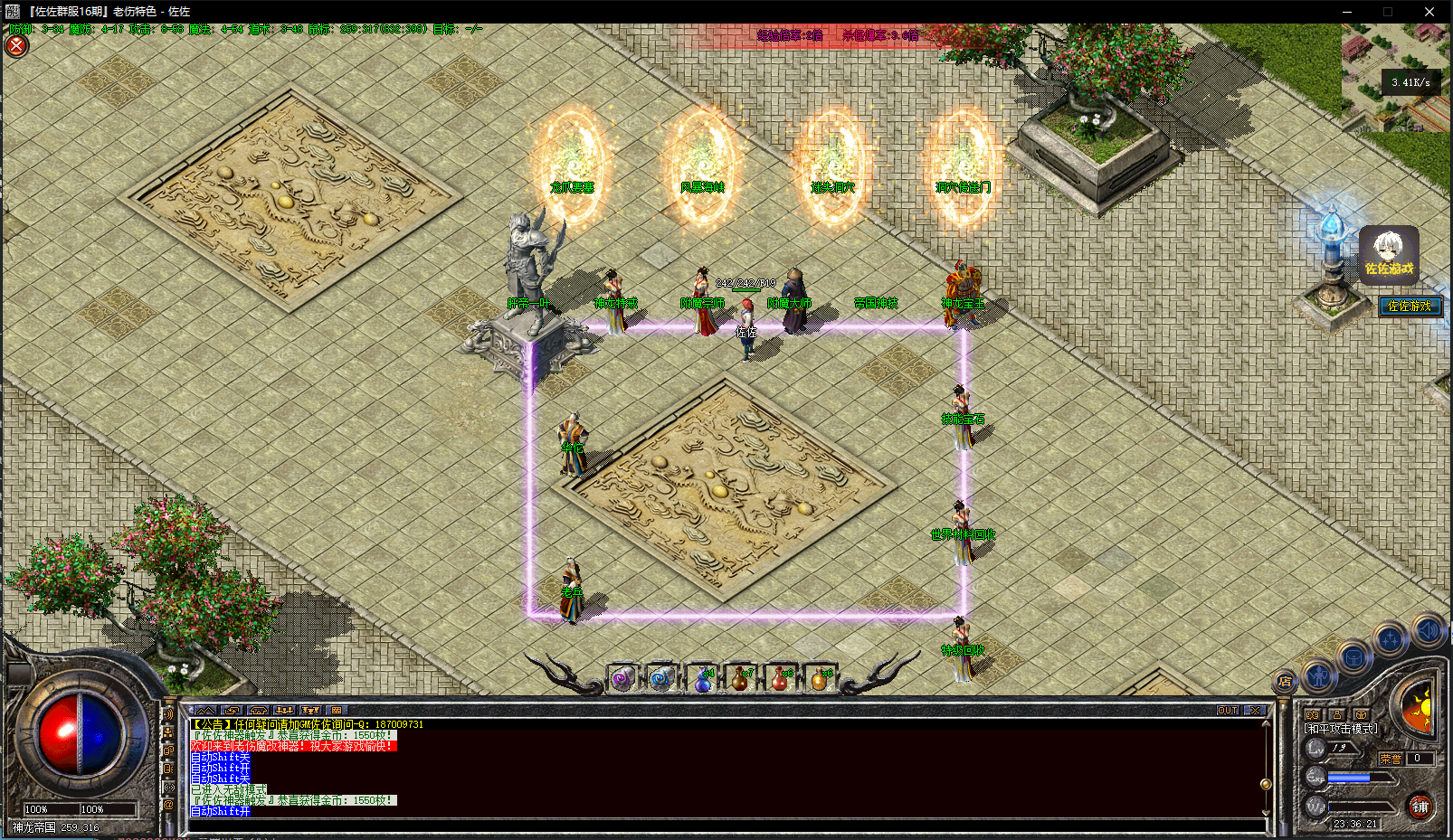Open the character equipment round icon

[x=1318, y=674]
